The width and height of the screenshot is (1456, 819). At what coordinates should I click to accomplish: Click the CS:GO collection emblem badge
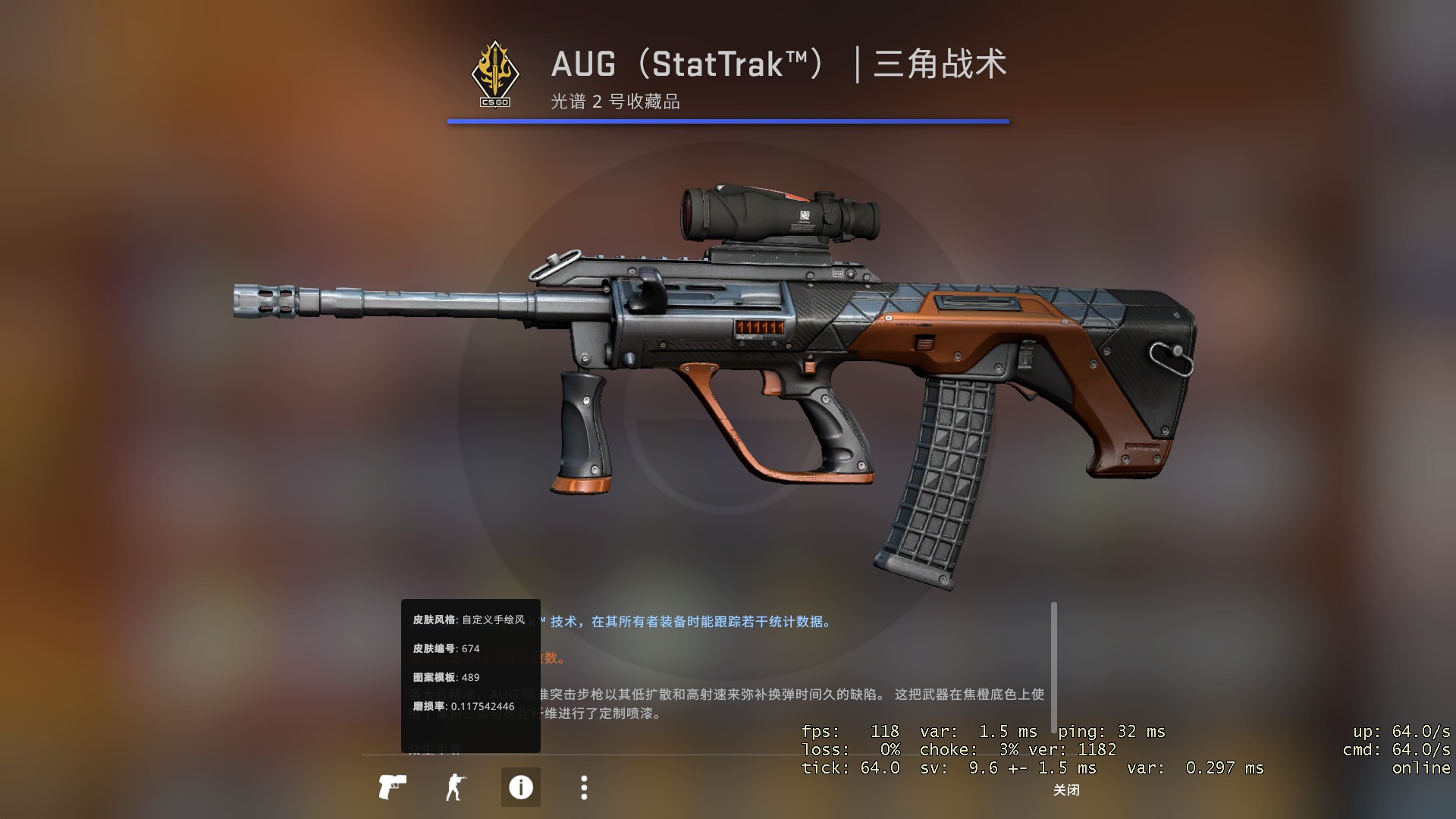pyautogui.click(x=497, y=73)
